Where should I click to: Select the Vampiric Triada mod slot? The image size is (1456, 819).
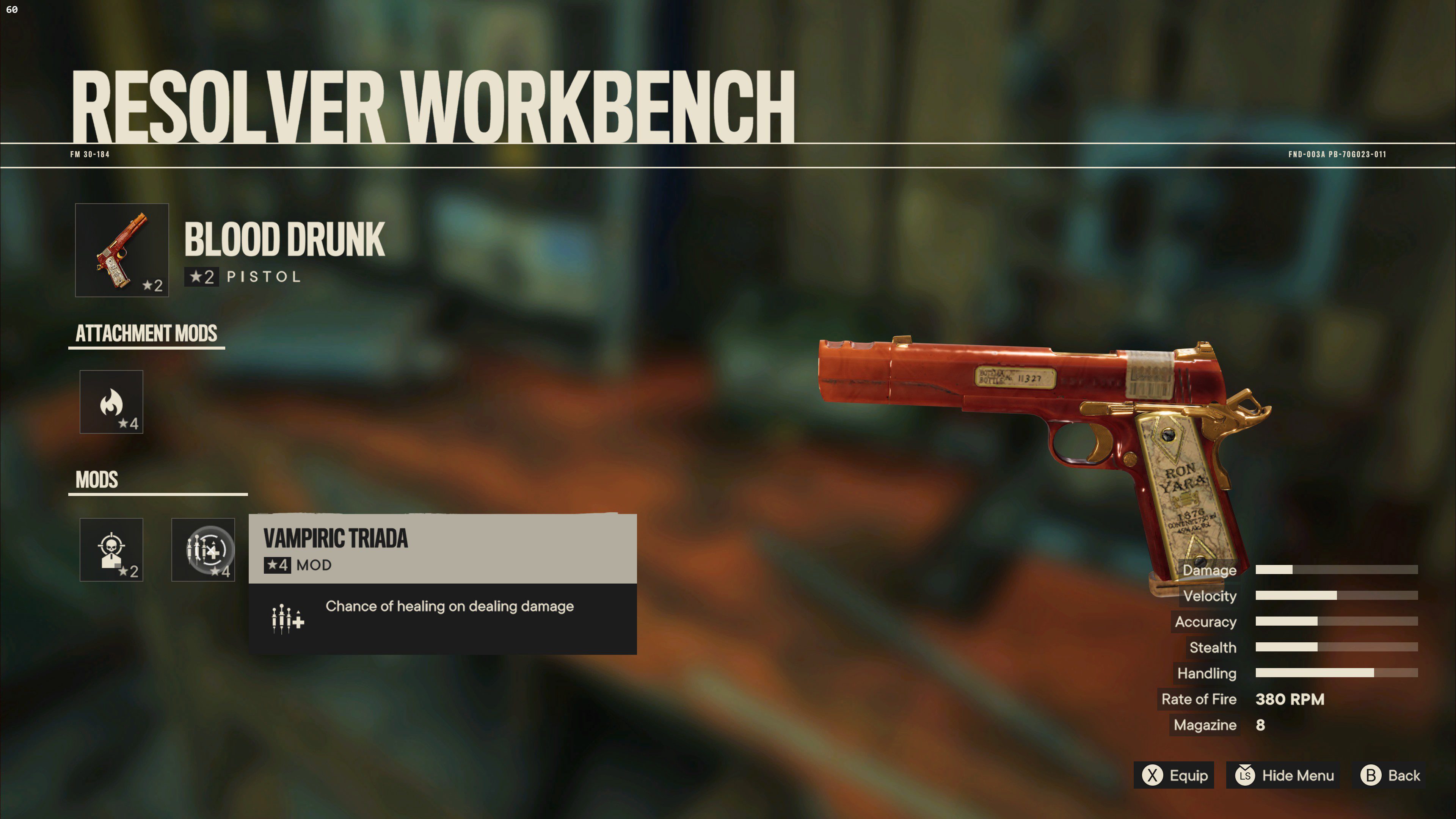point(204,549)
